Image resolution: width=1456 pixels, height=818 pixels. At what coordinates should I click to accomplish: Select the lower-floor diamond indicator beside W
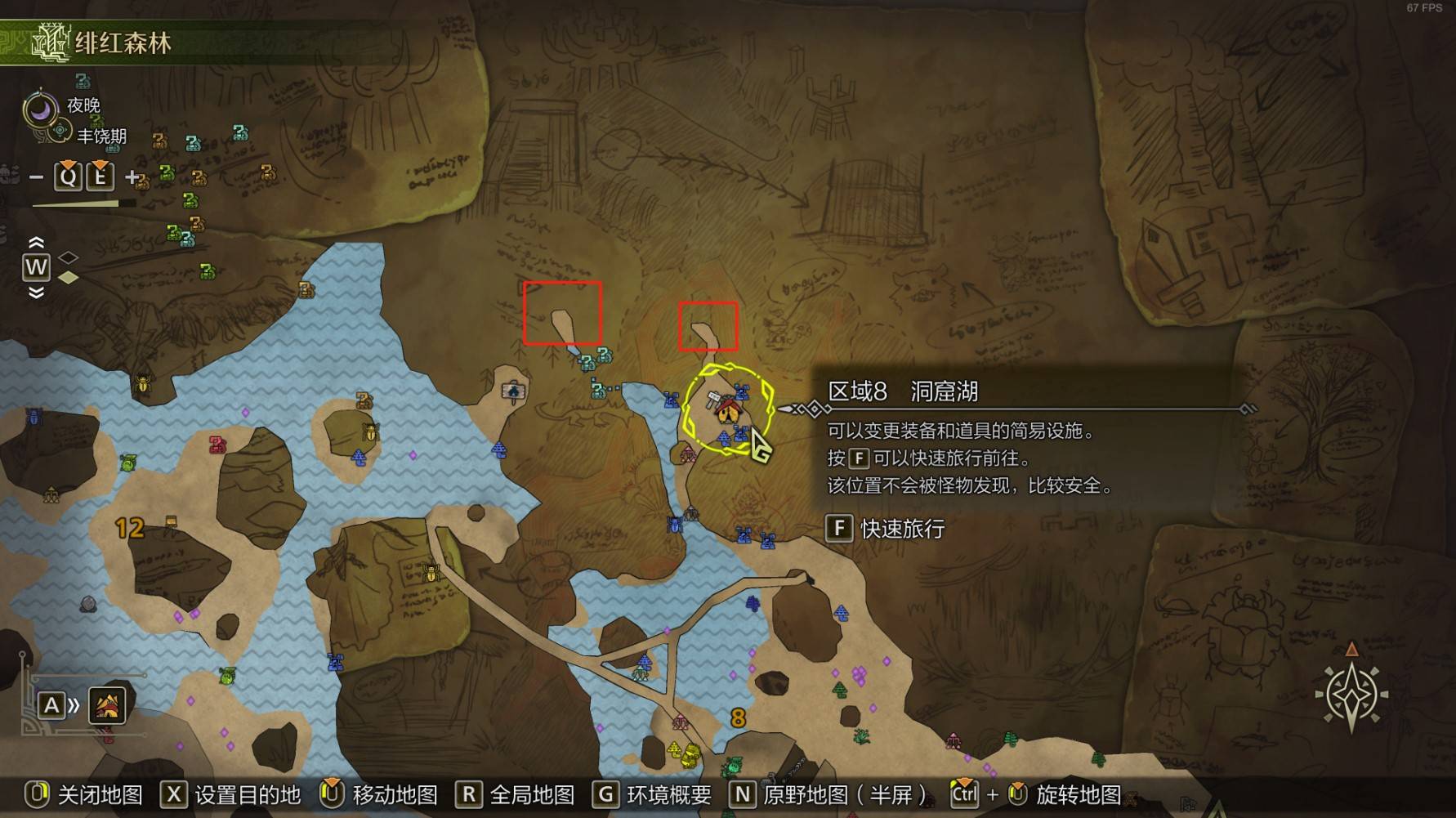(68, 278)
